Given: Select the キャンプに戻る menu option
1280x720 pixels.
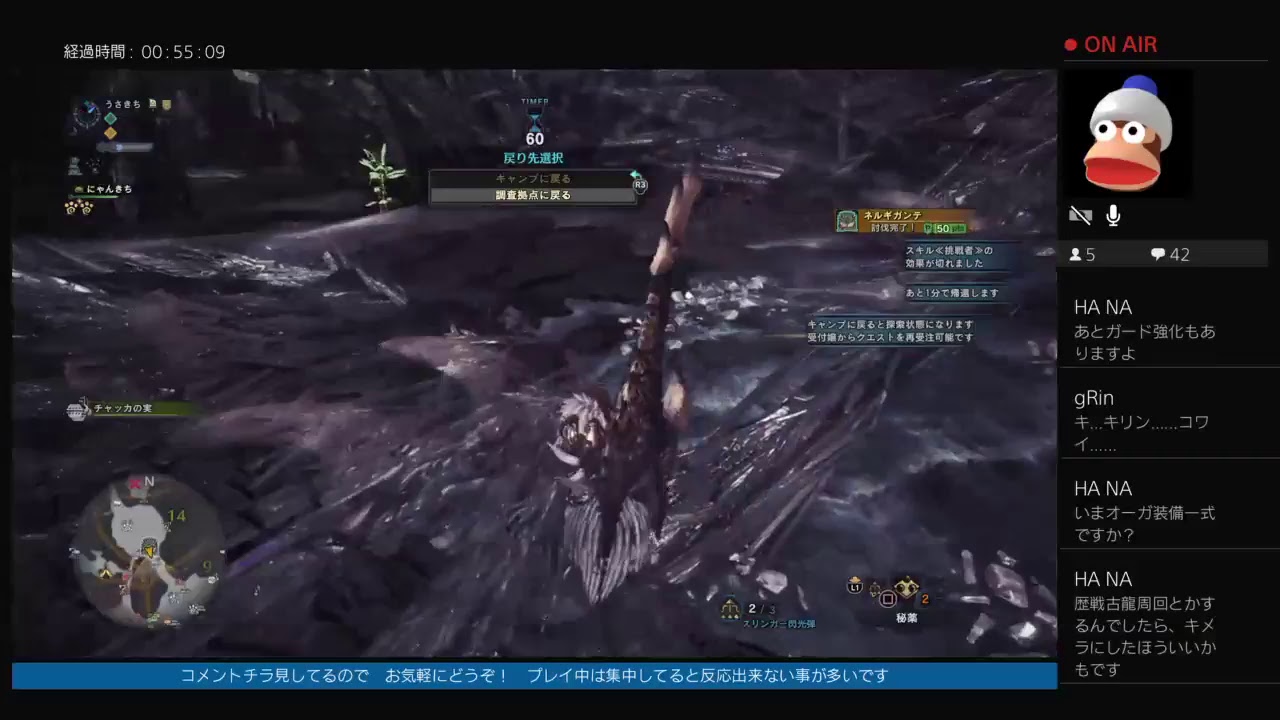Looking at the screenshot, I should point(533,178).
